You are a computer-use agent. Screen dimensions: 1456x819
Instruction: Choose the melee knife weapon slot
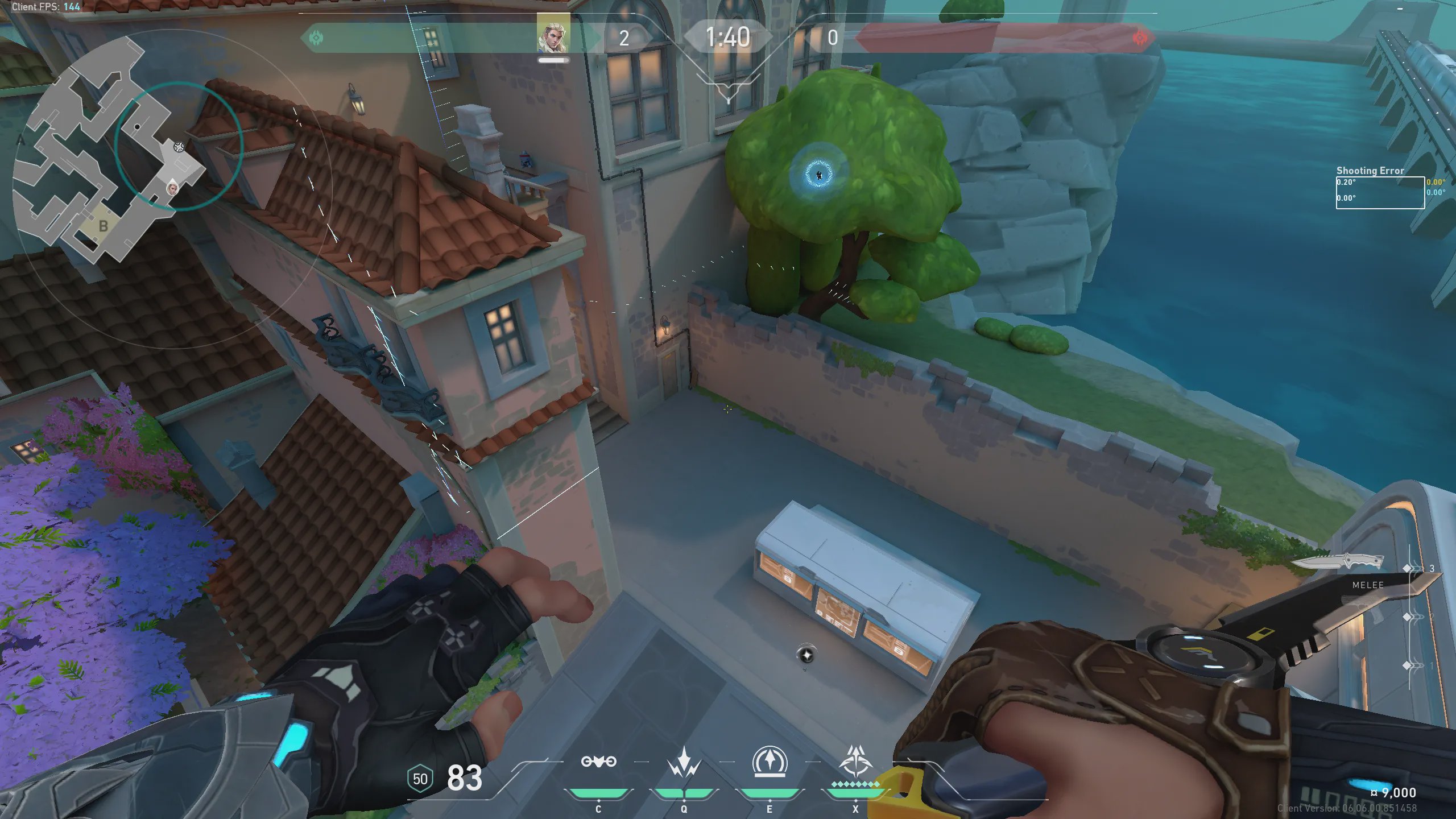1338,563
